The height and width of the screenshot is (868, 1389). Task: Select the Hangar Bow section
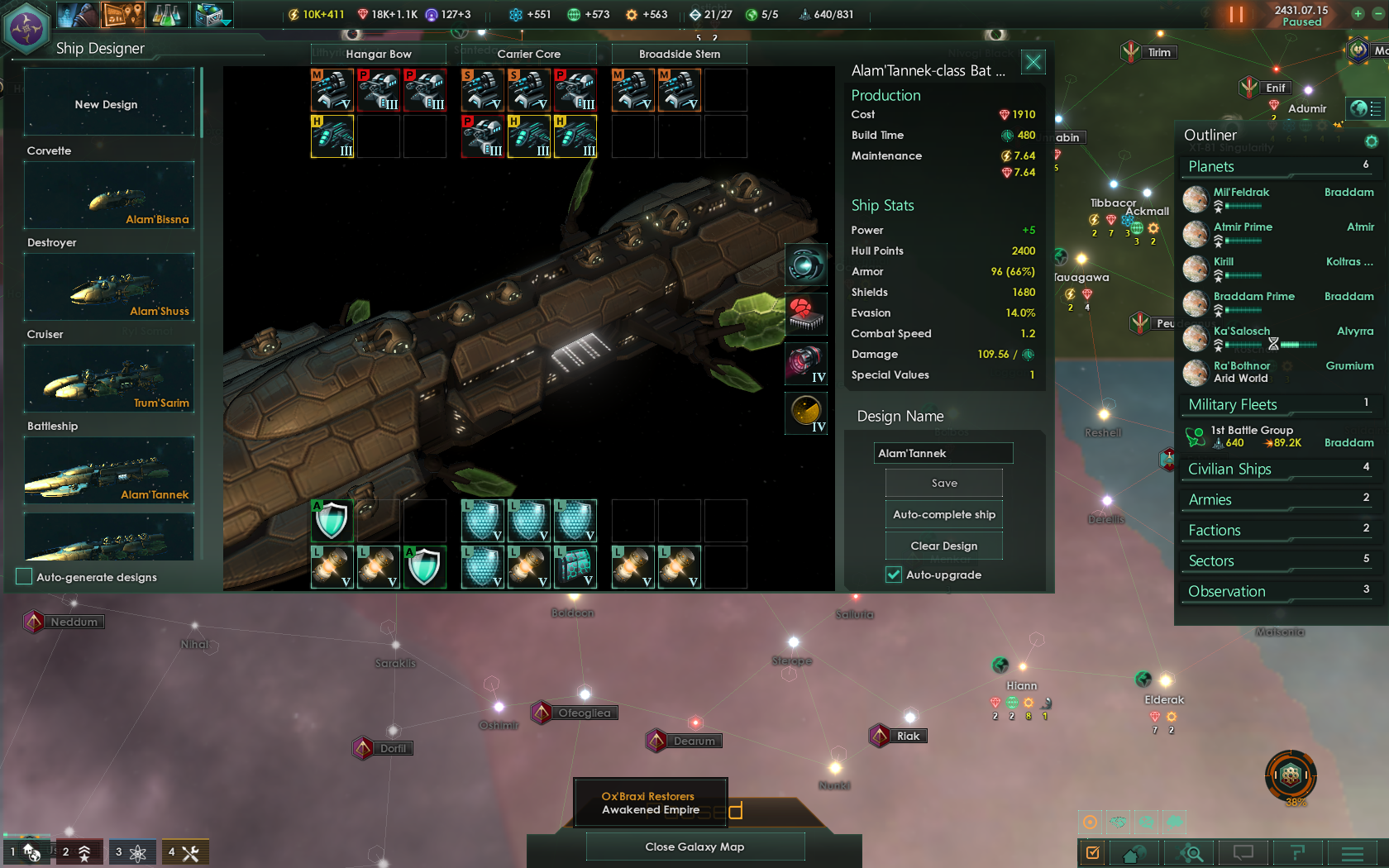coord(379,54)
